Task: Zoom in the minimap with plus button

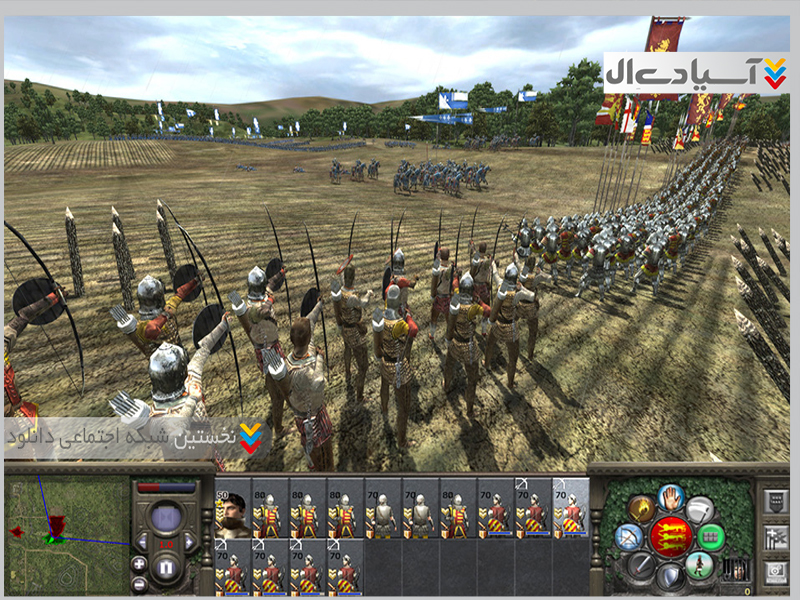Action: 139,563
